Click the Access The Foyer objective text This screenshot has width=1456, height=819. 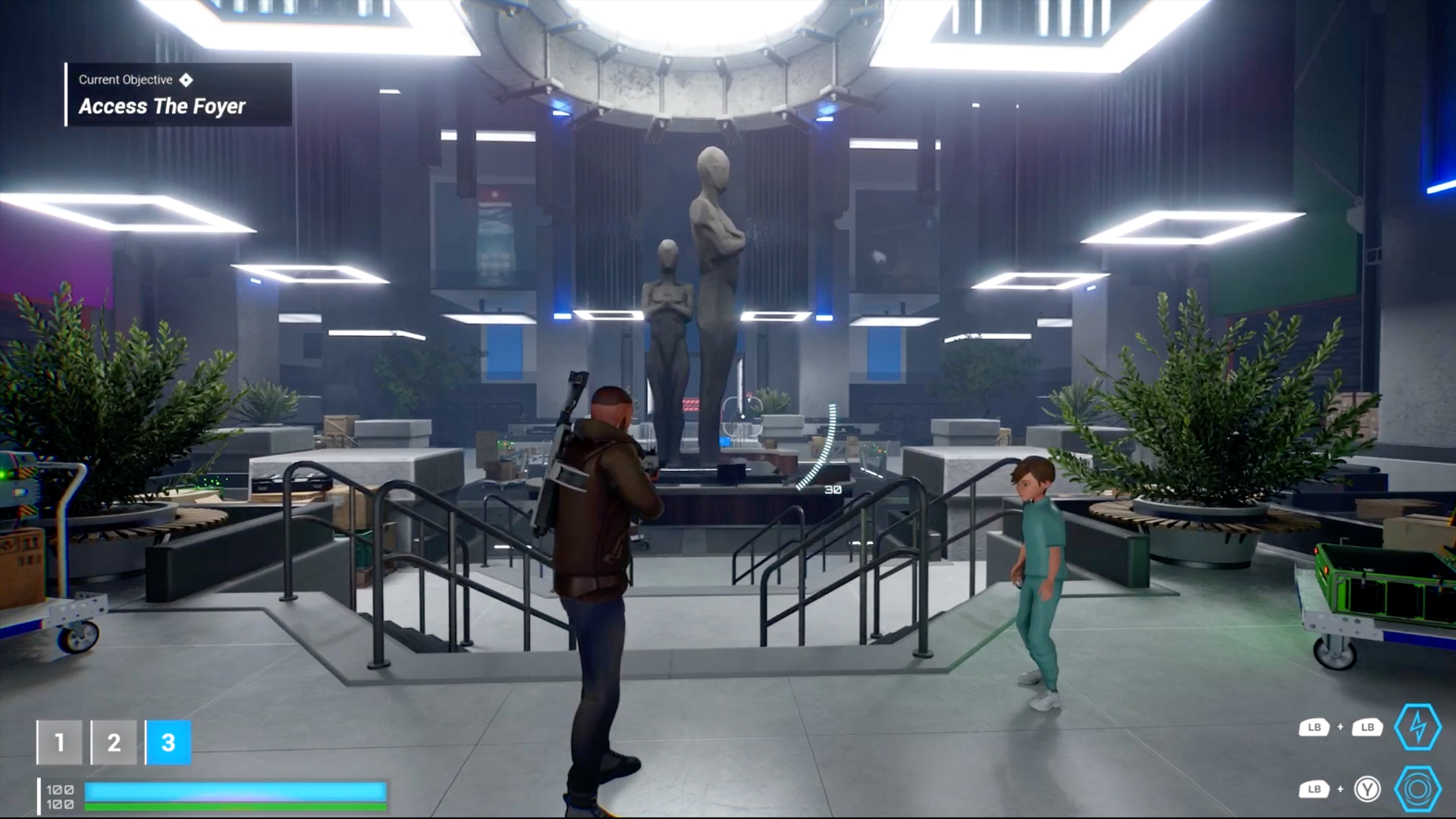[x=162, y=106]
